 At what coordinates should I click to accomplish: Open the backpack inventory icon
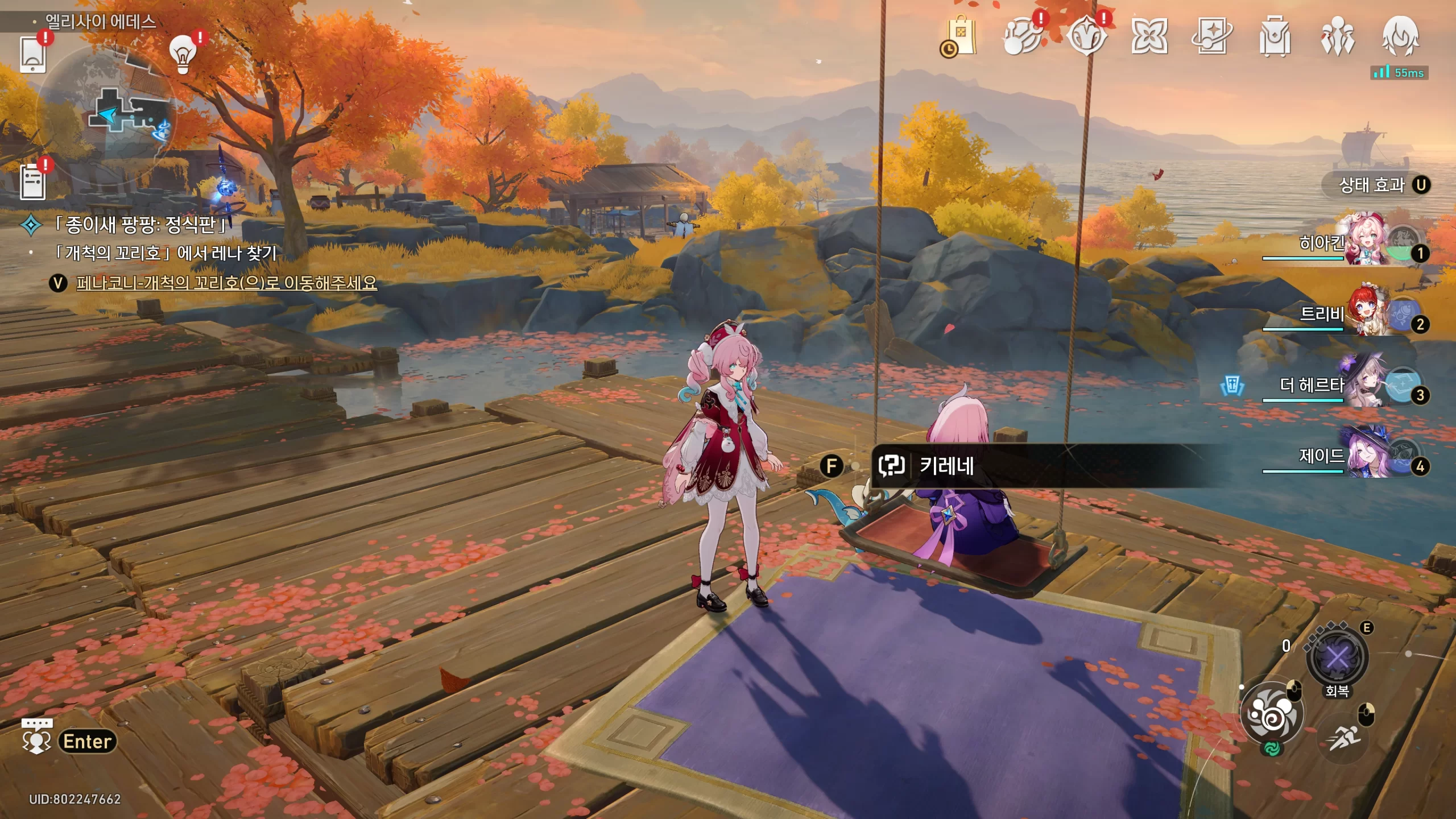(x=1275, y=37)
